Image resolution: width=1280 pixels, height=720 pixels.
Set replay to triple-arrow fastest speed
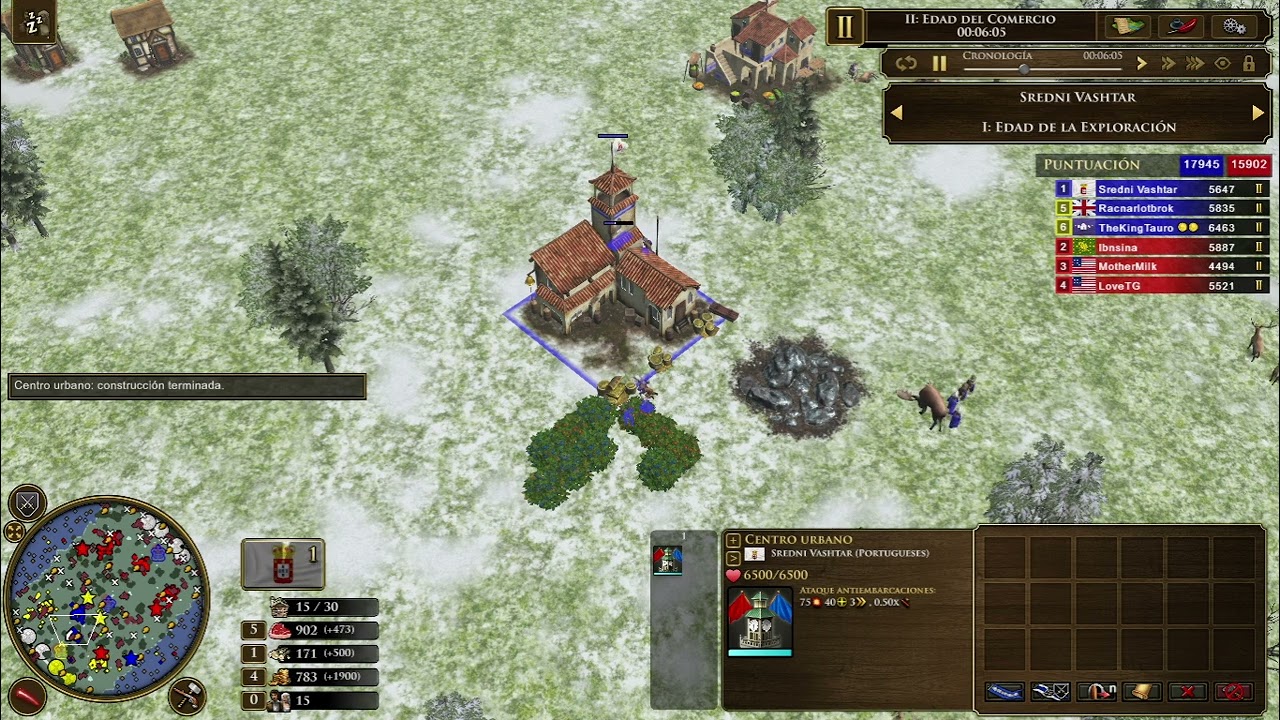pos(1194,64)
